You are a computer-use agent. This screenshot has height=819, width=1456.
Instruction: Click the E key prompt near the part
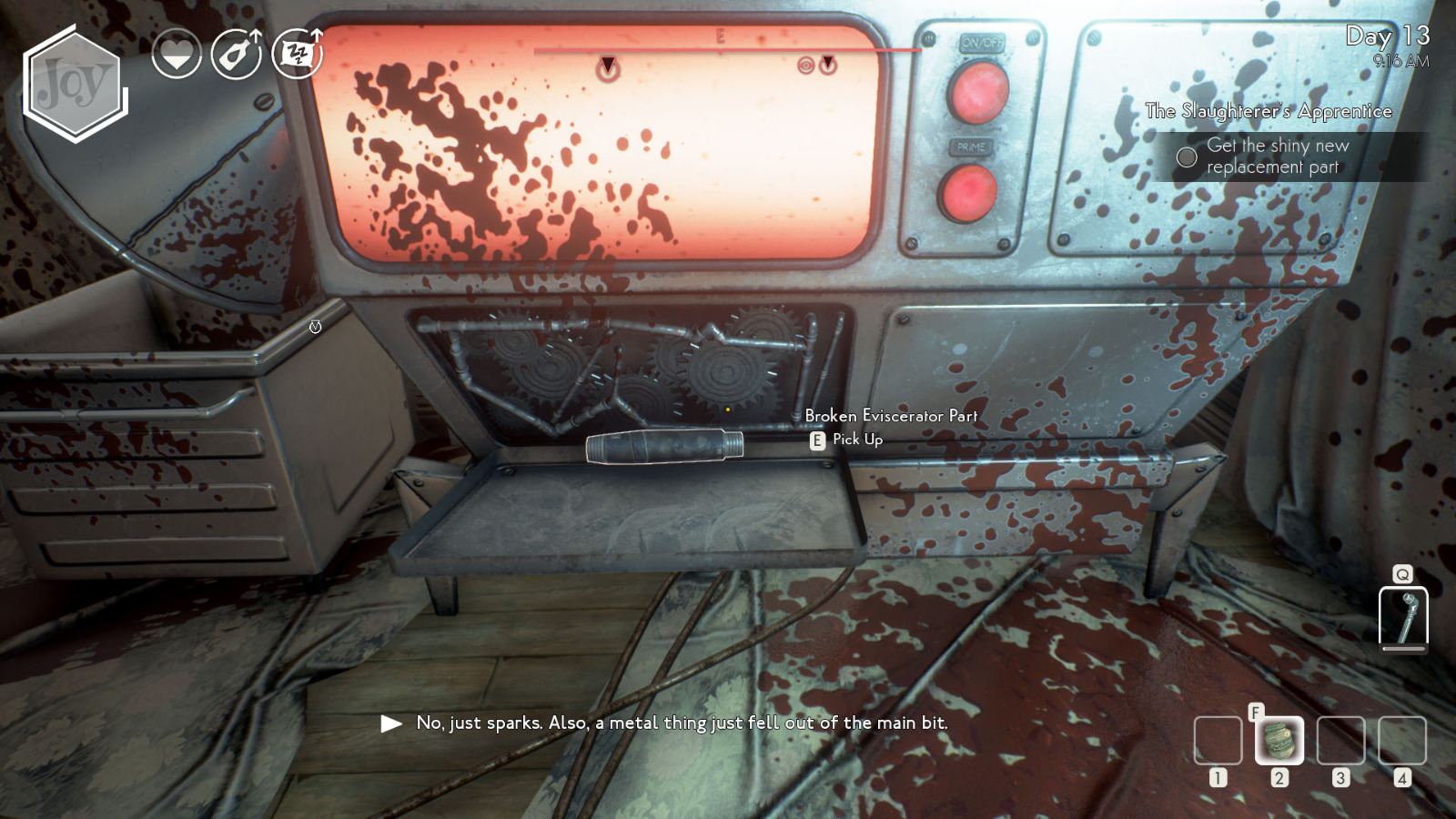(818, 439)
